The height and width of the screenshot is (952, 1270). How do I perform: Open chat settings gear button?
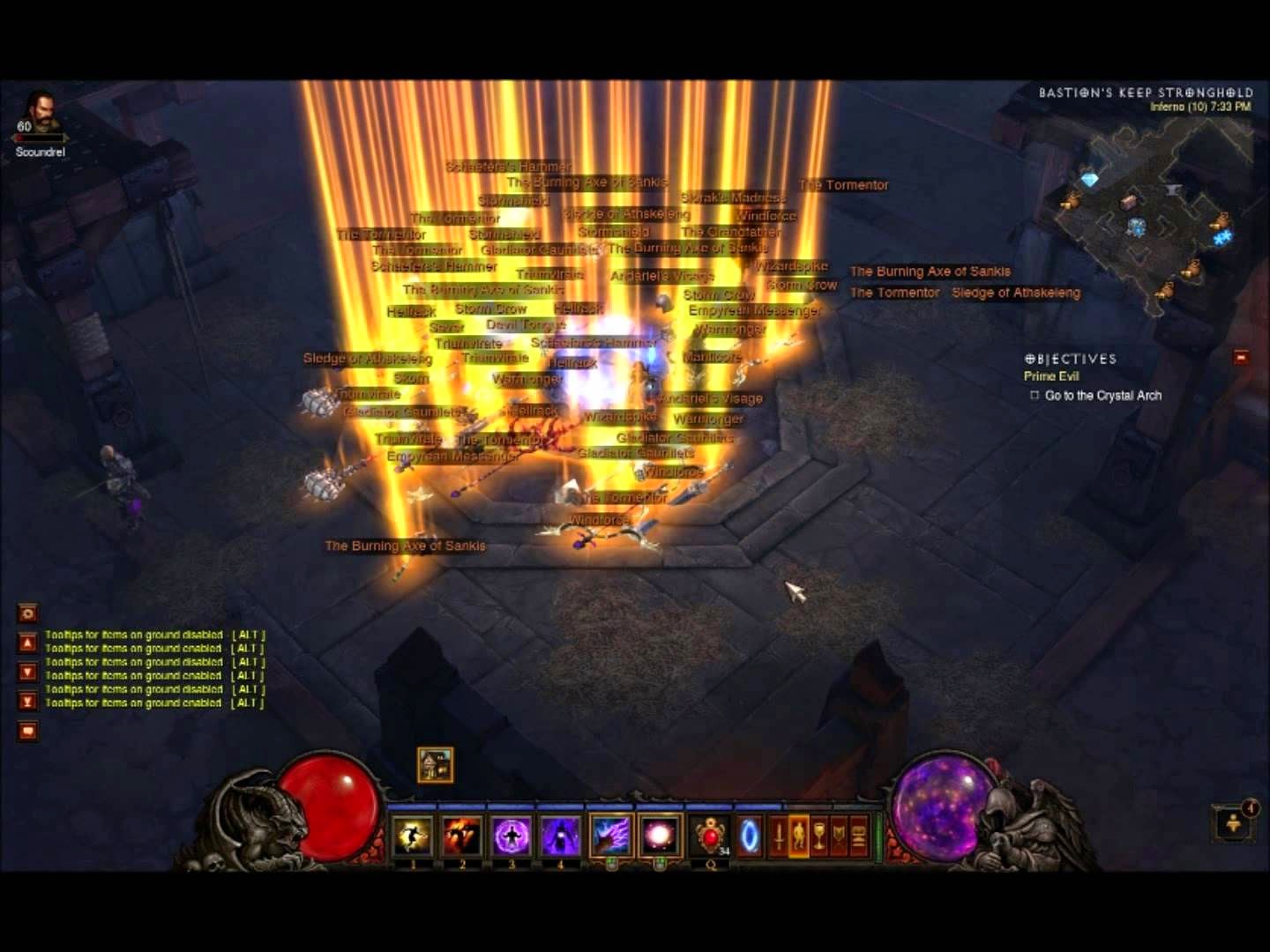(27, 614)
